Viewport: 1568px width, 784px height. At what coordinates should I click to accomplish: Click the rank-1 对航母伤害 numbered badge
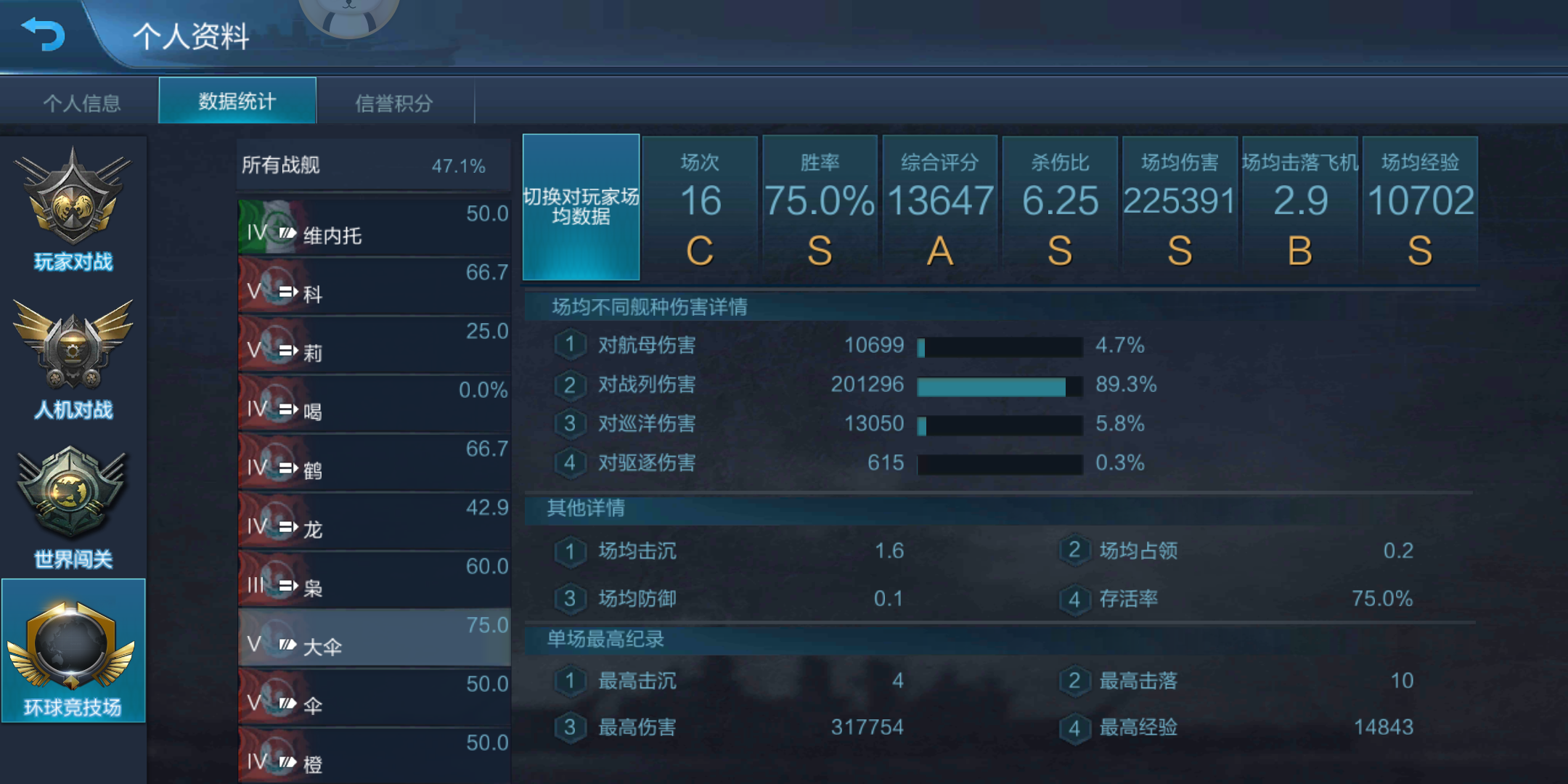[571, 346]
